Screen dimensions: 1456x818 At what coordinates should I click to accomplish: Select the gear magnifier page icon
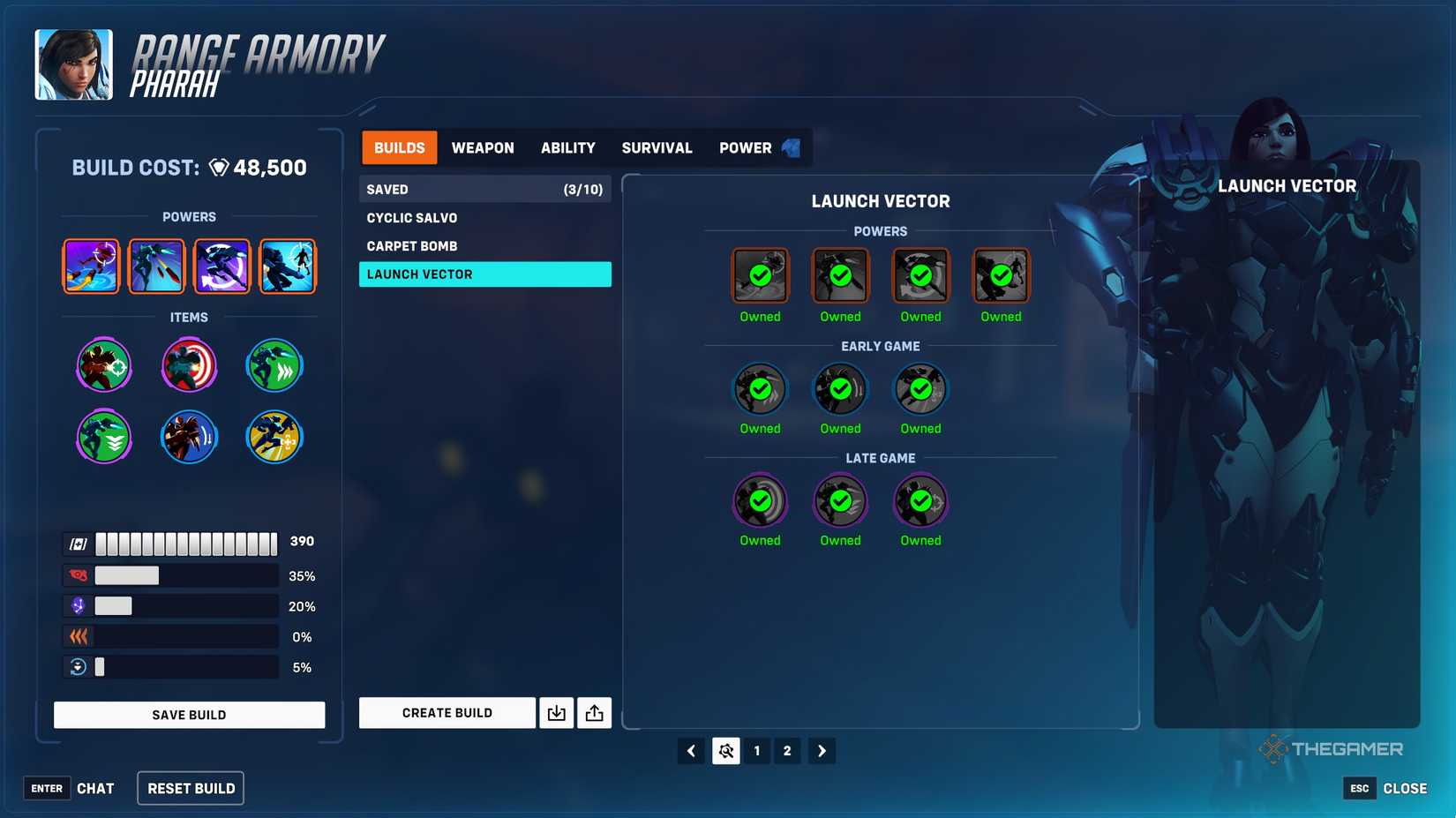(x=725, y=750)
